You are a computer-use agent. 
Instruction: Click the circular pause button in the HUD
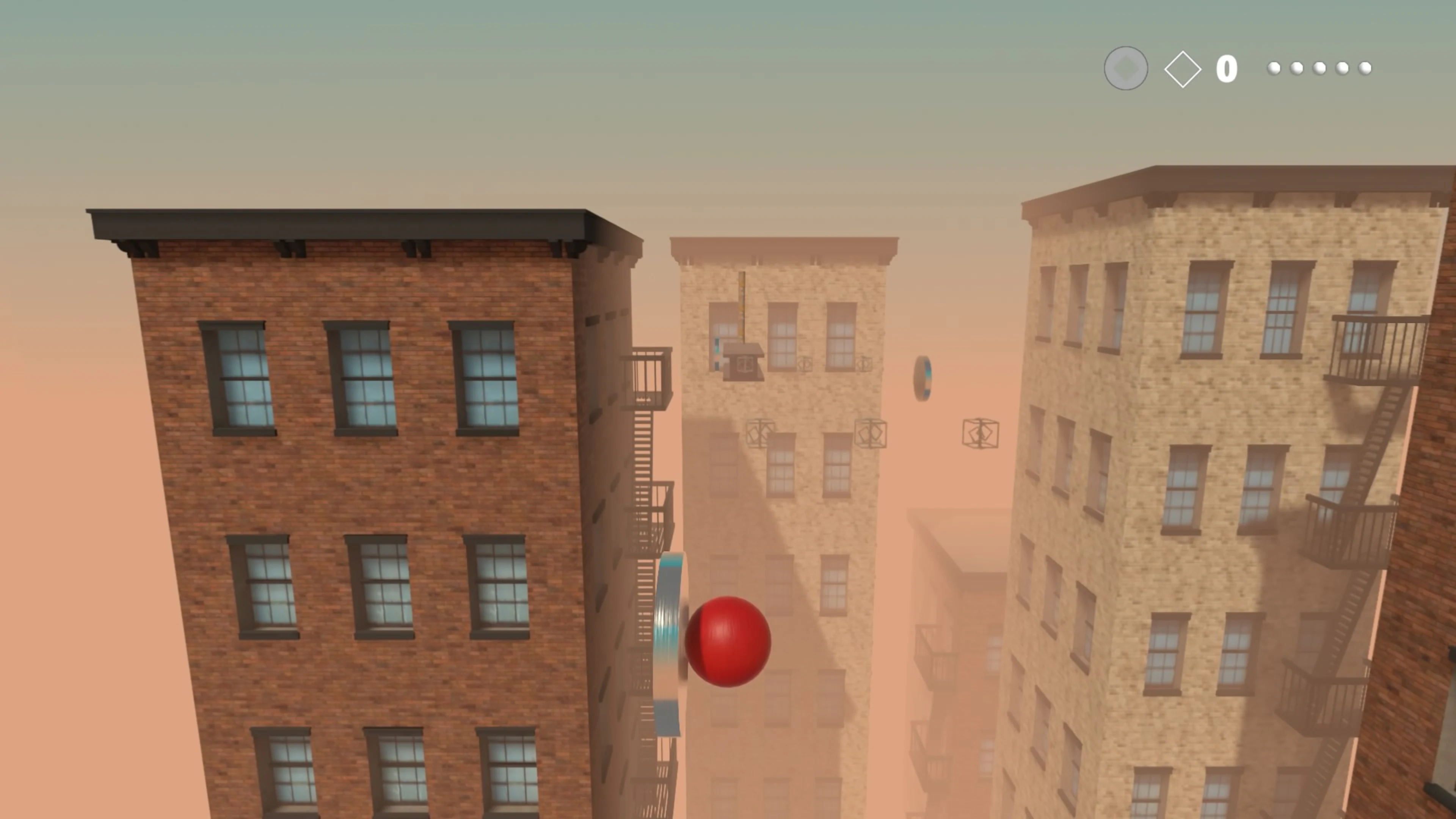[x=1126, y=68]
